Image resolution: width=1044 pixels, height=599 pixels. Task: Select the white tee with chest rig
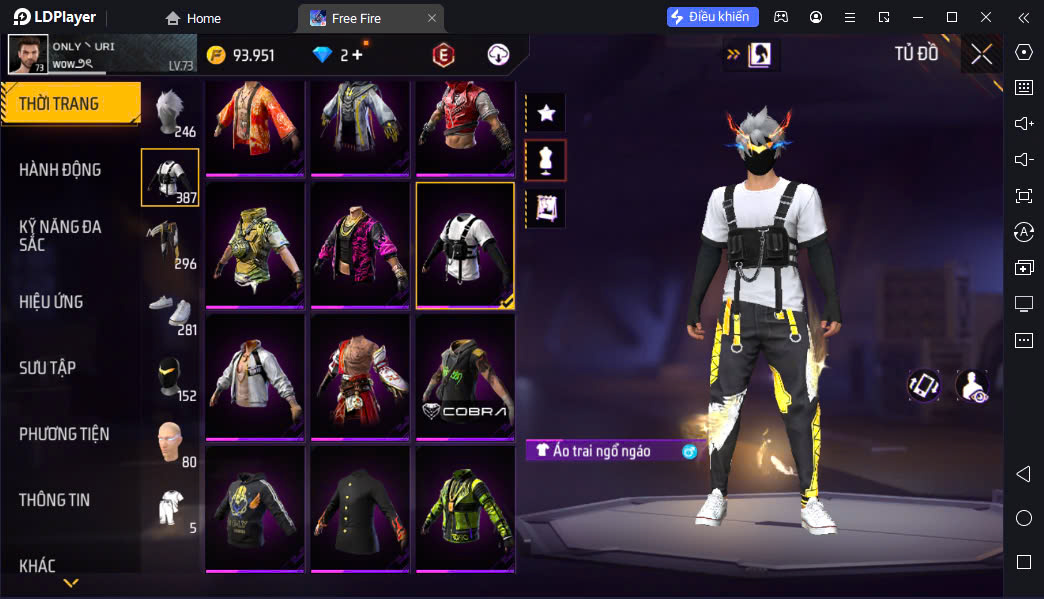[x=465, y=245]
